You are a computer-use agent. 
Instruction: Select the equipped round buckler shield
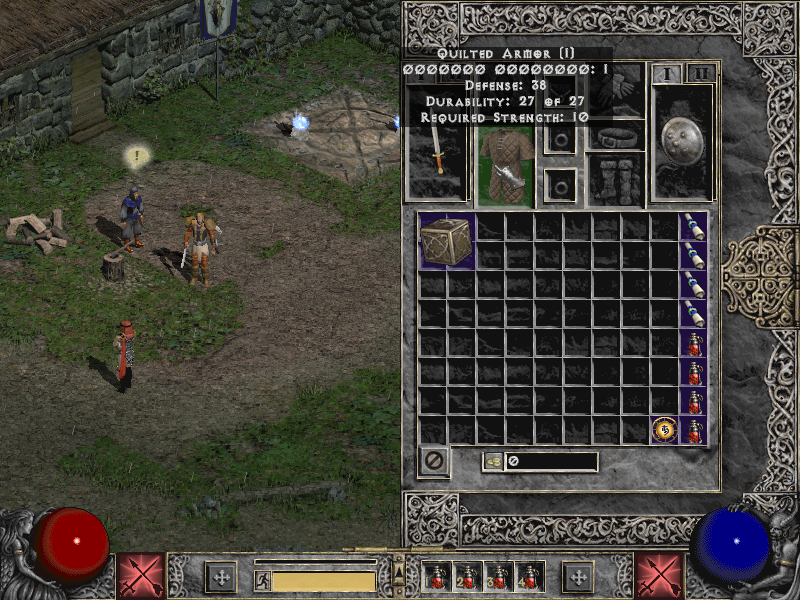click(682, 143)
